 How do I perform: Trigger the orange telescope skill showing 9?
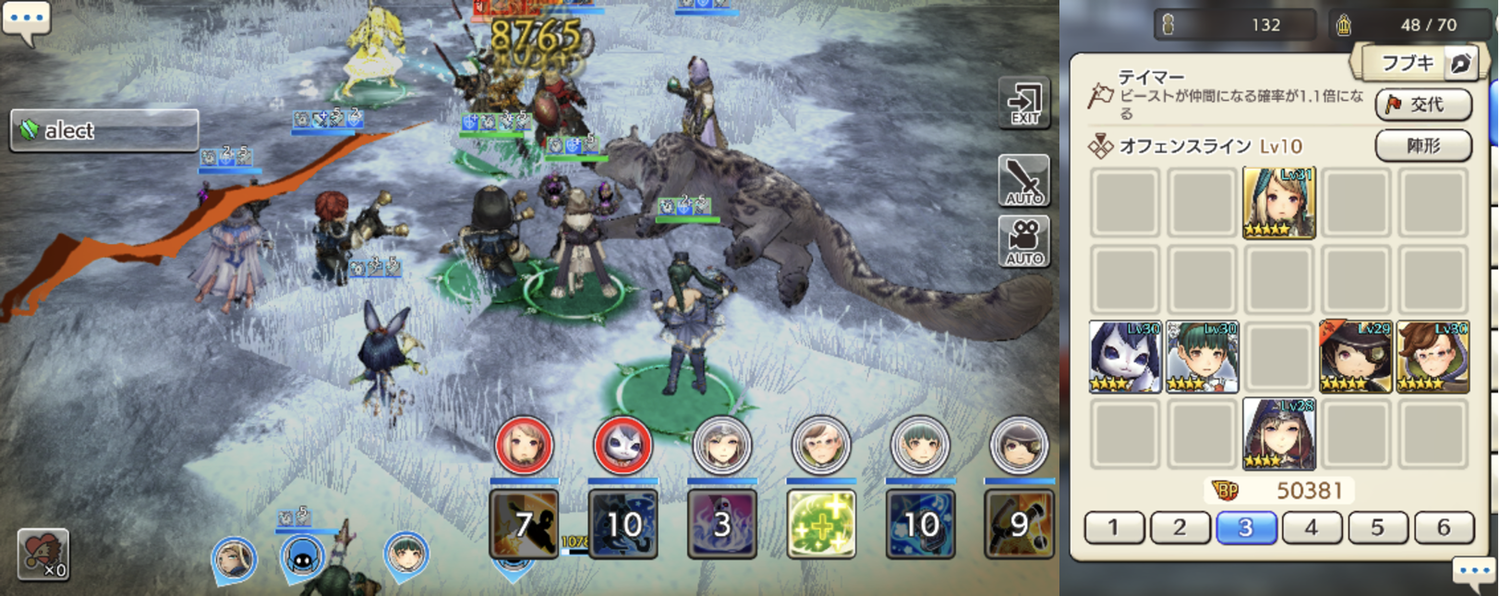(x=1019, y=524)
